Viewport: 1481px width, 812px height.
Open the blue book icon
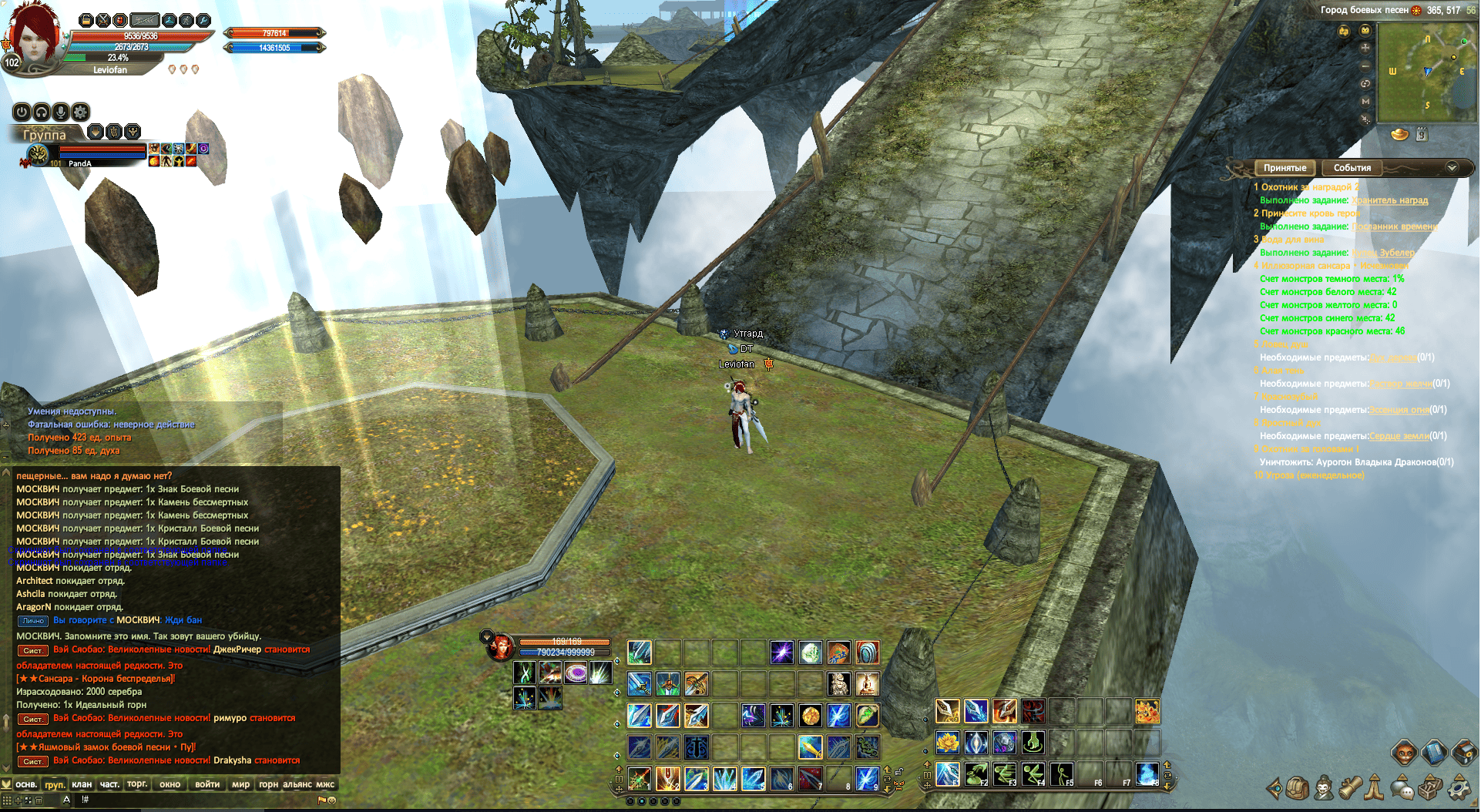[x=1434, y=752]
